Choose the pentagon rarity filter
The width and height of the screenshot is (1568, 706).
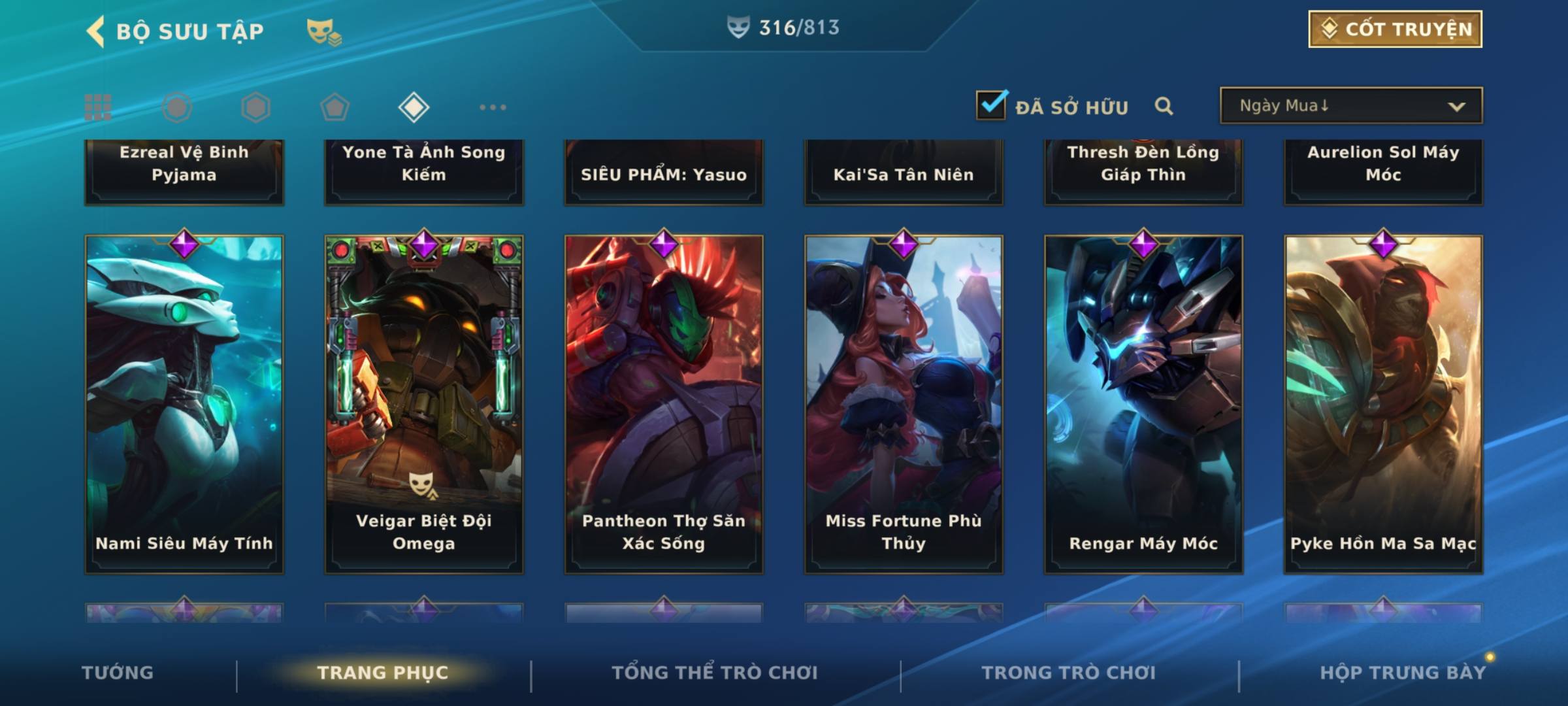(x=335, y=107)
